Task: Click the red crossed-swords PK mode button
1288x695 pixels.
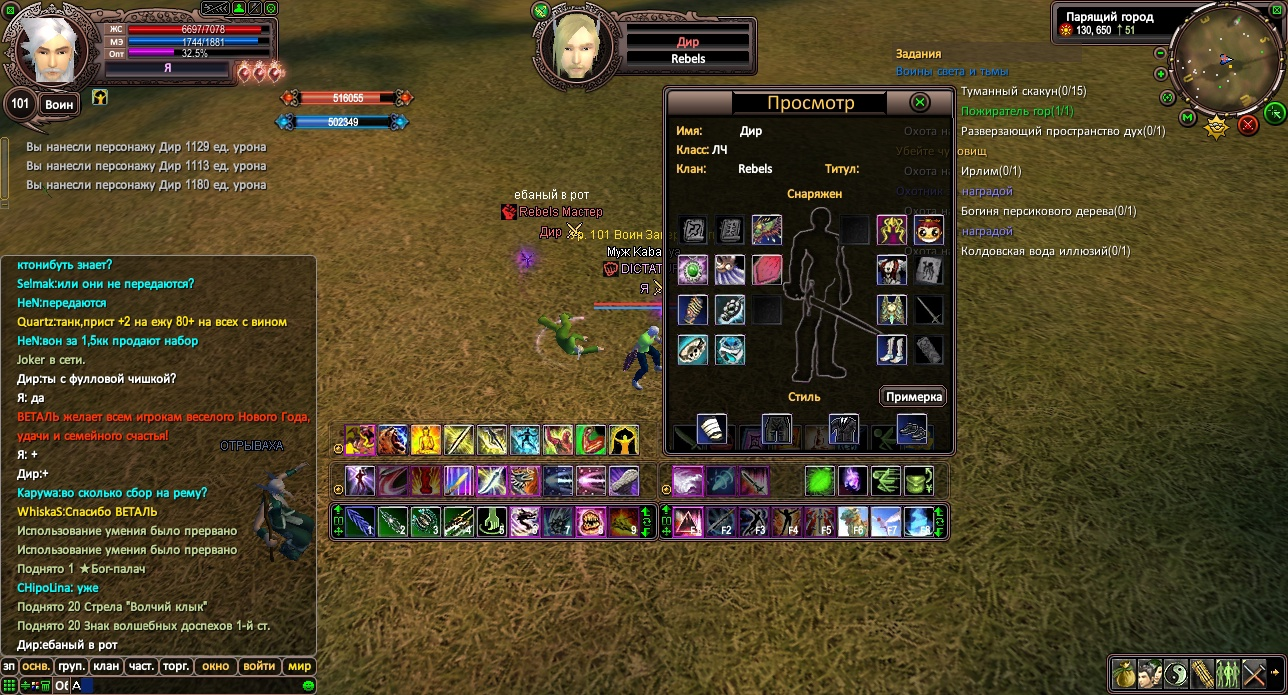Action: [x=1248, y=125]
